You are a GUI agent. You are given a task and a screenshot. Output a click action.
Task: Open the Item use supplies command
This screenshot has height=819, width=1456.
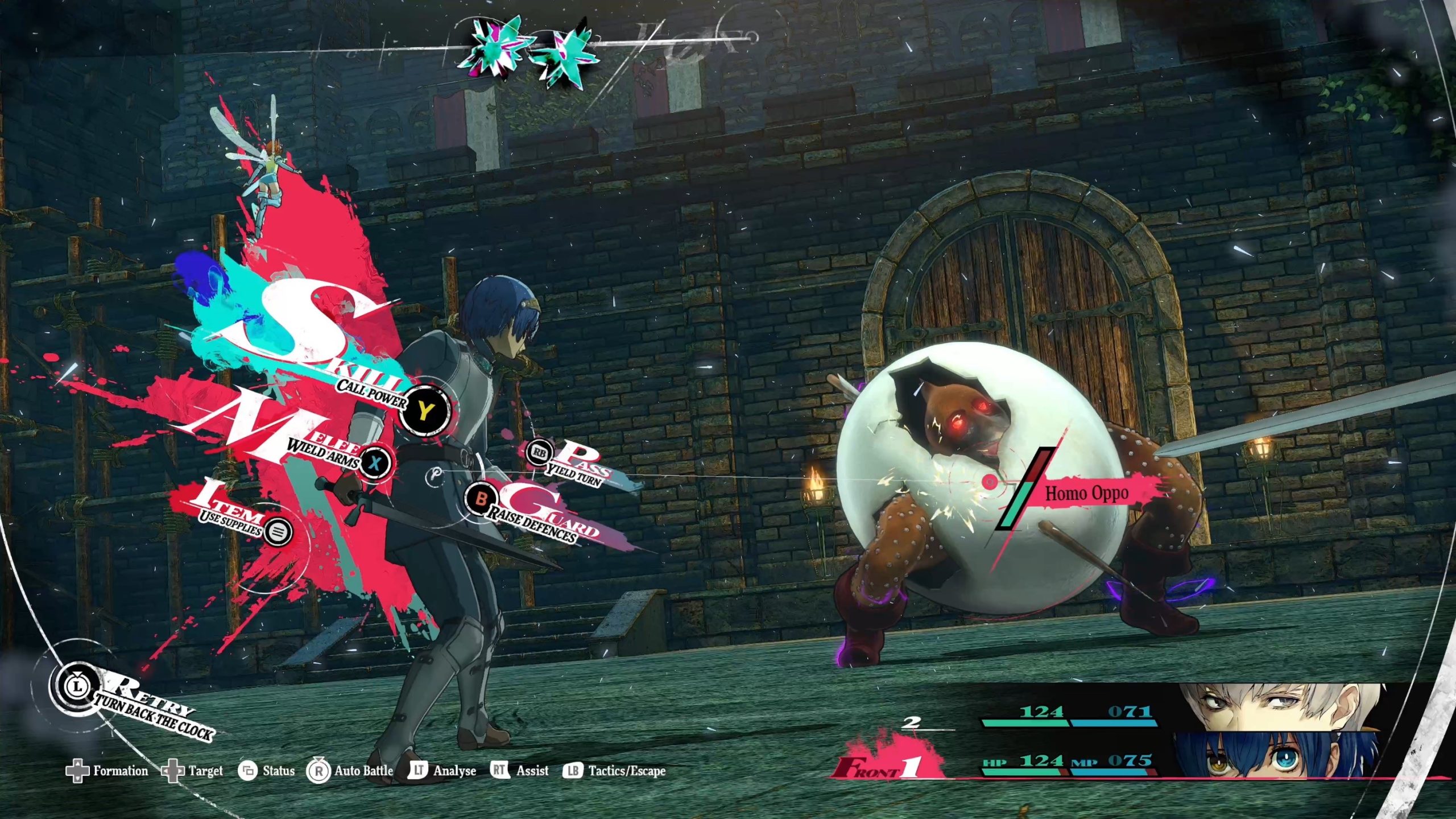click(x=278, y=532)
